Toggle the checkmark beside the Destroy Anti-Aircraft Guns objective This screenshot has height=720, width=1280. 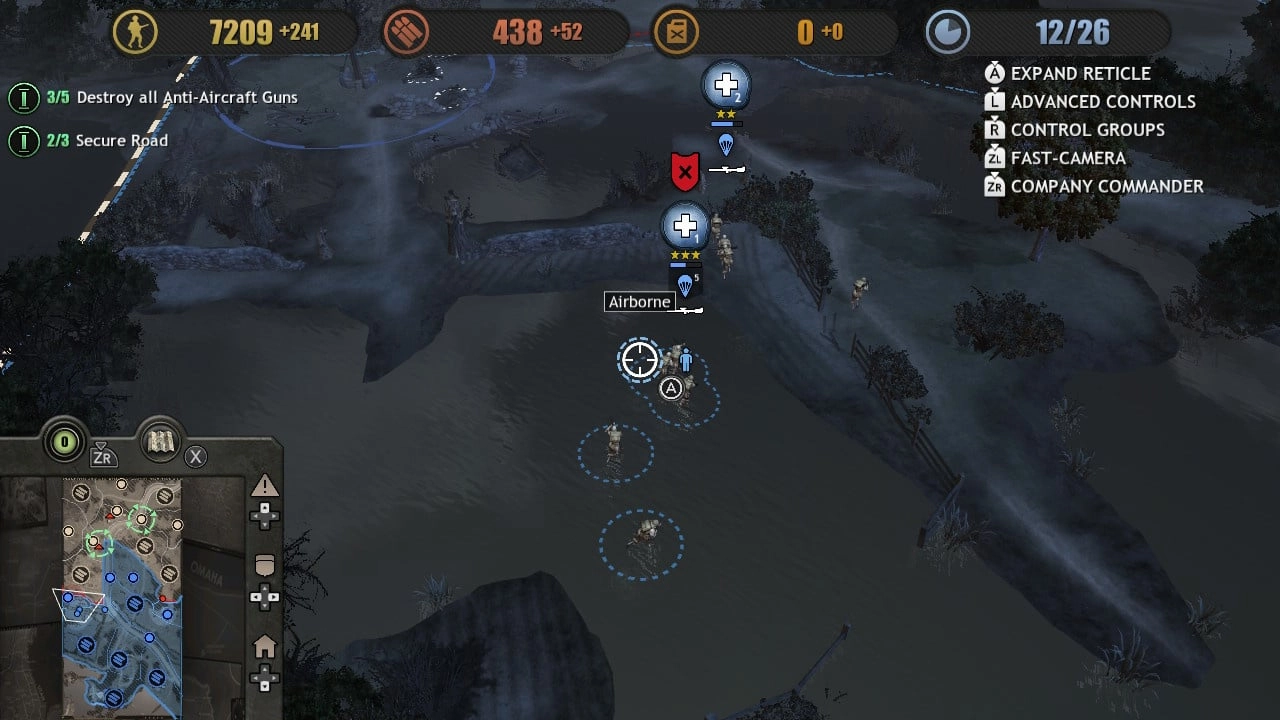pos(25,97)
